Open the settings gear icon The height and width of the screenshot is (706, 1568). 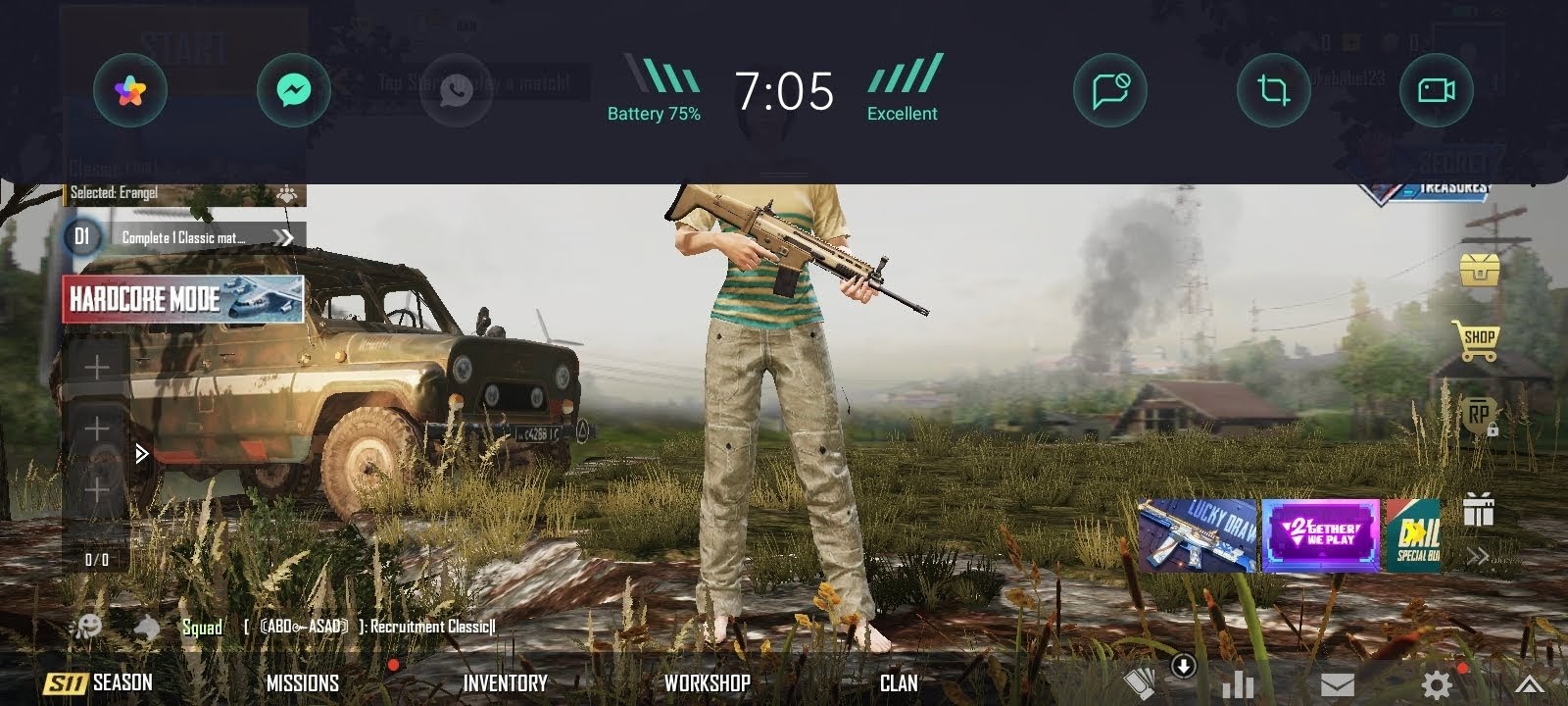coord(1438,684)
